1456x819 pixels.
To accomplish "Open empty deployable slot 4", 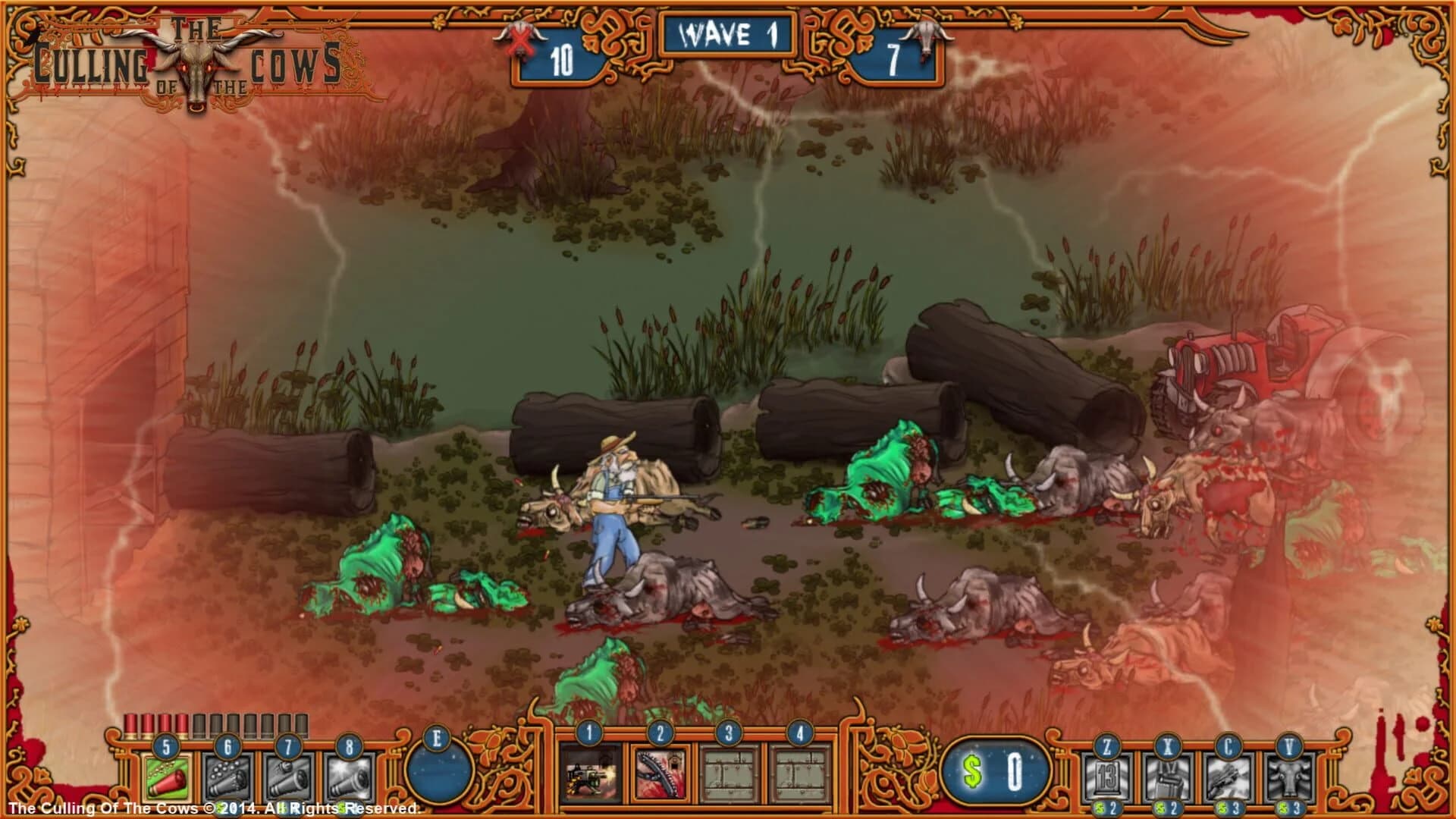I will [x=799, y=775].
